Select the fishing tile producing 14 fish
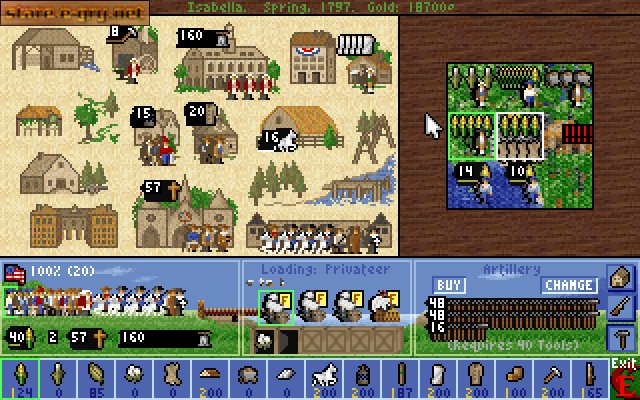The image size is (640, 400). [471, 184]
